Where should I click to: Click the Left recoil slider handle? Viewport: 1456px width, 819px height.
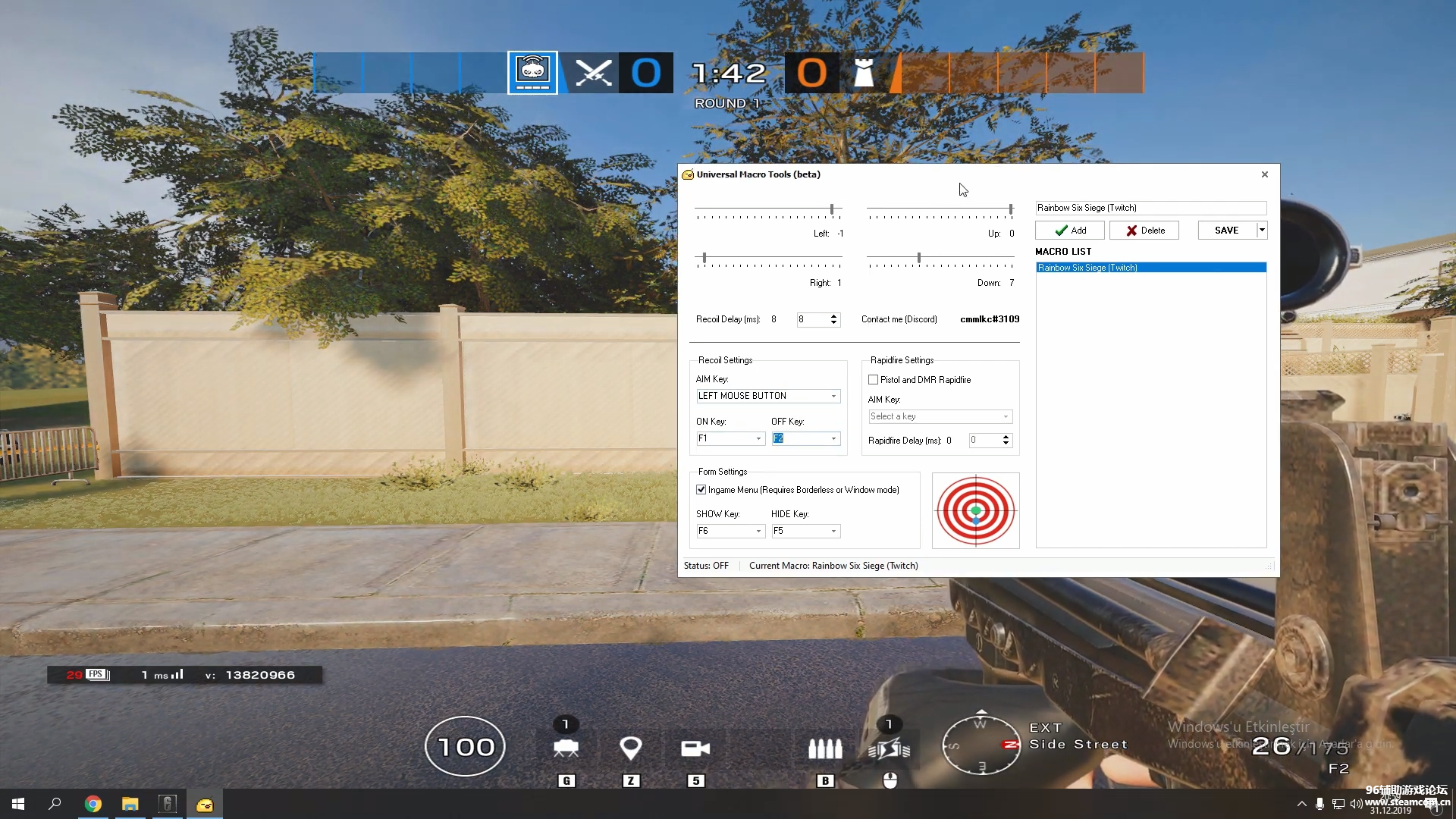pos(832,209)
